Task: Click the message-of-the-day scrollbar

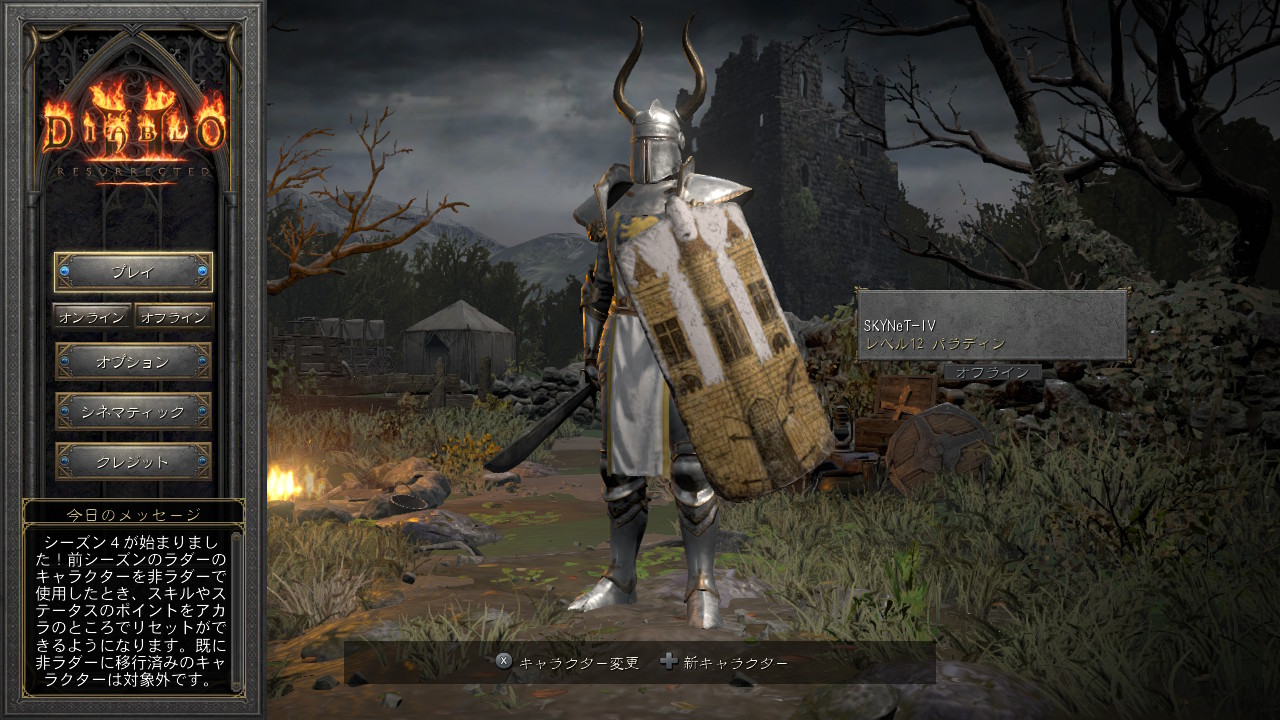Action: tap(236, 610)
